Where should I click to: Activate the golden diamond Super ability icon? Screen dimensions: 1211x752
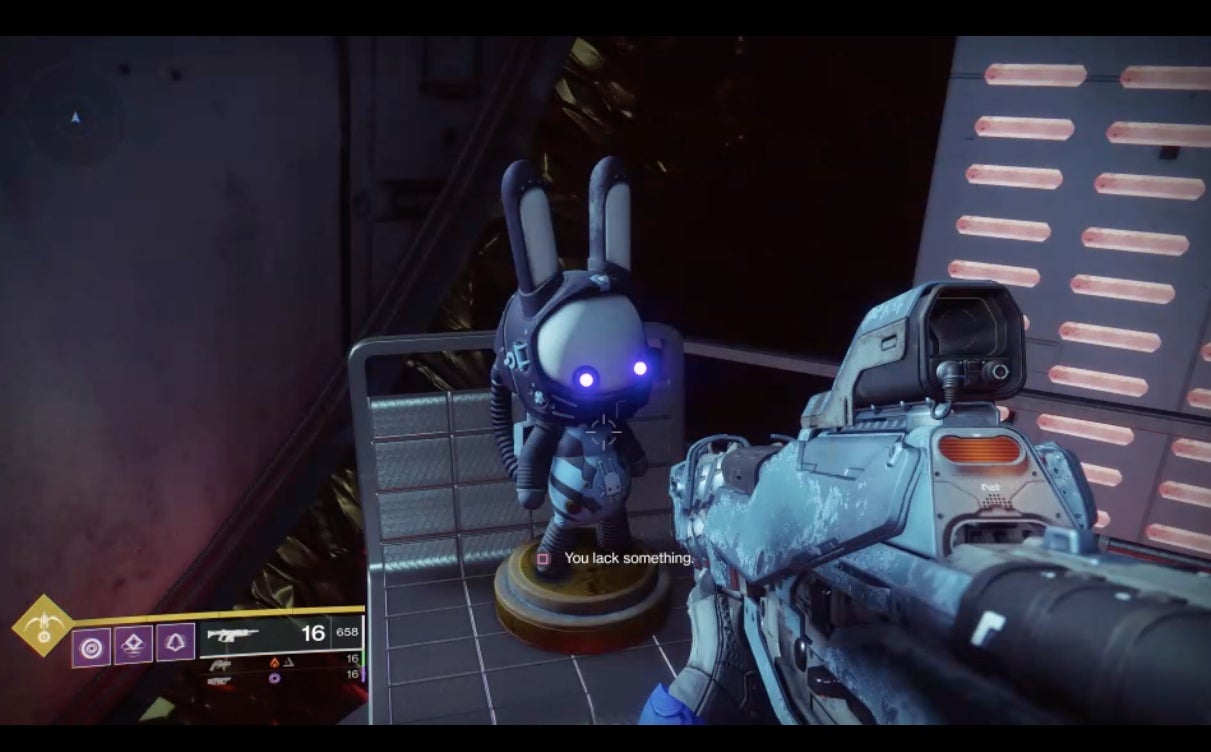pyautogui.click(x=43, y=626)
